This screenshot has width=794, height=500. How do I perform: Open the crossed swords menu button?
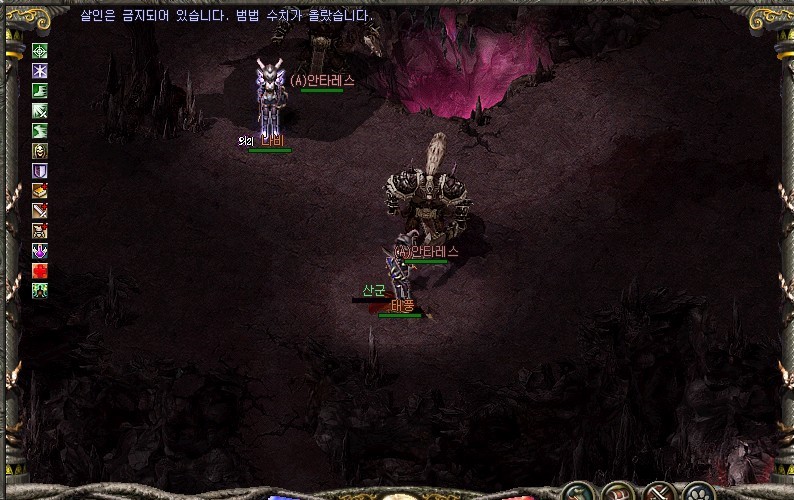click(x=658, y=492)
